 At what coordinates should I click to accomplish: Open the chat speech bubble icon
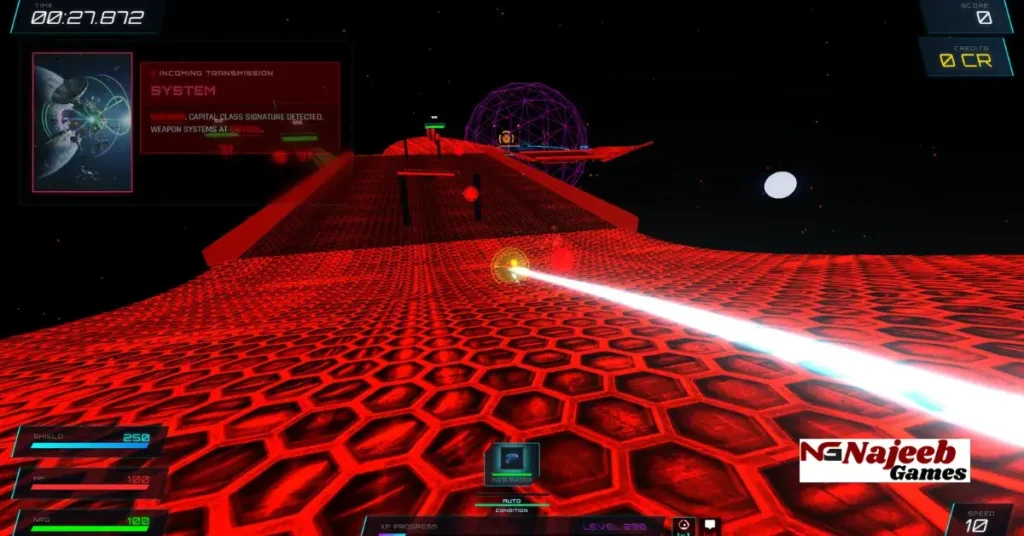tap(709, 525)
